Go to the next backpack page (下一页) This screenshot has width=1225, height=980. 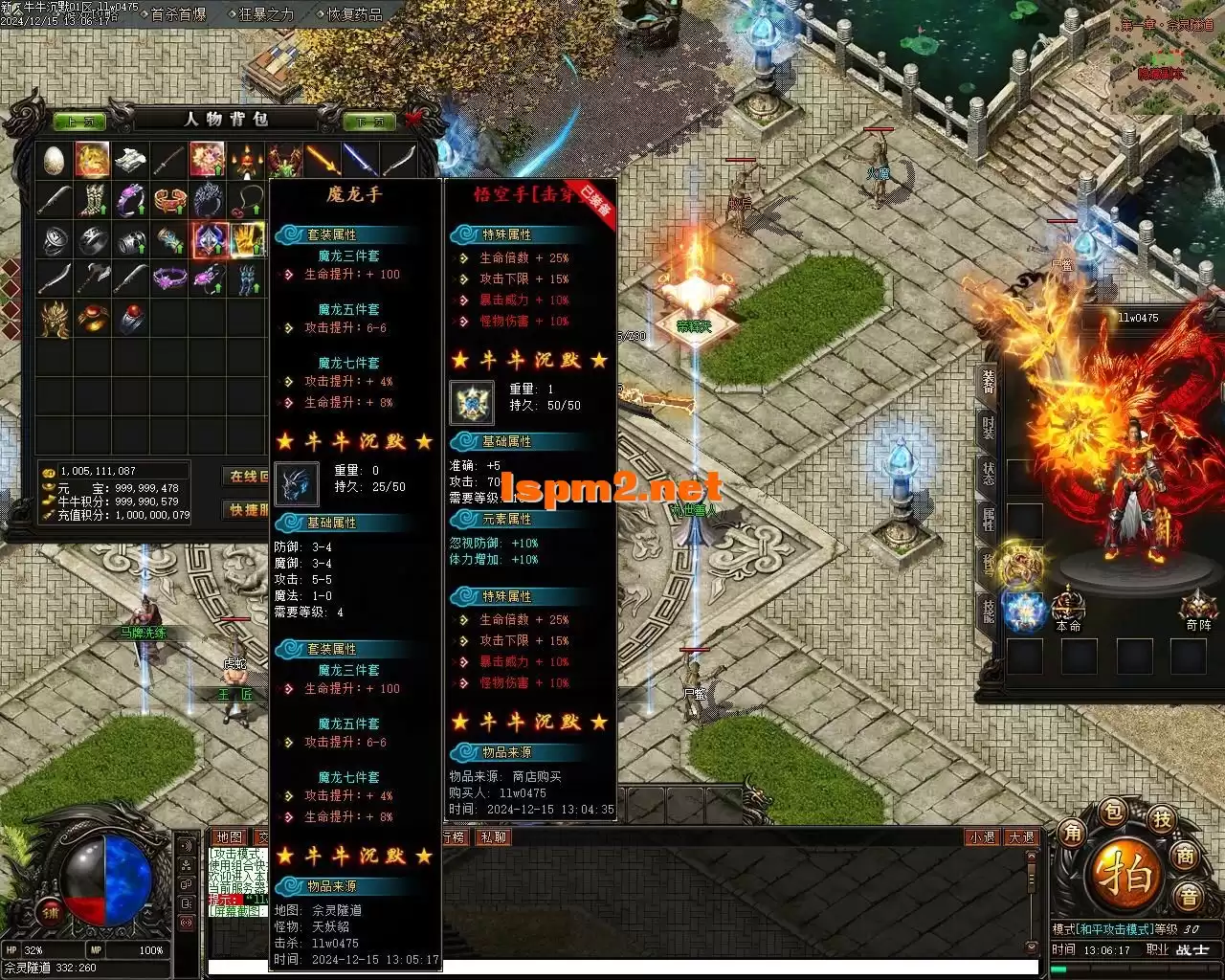(x=369, y=122)
